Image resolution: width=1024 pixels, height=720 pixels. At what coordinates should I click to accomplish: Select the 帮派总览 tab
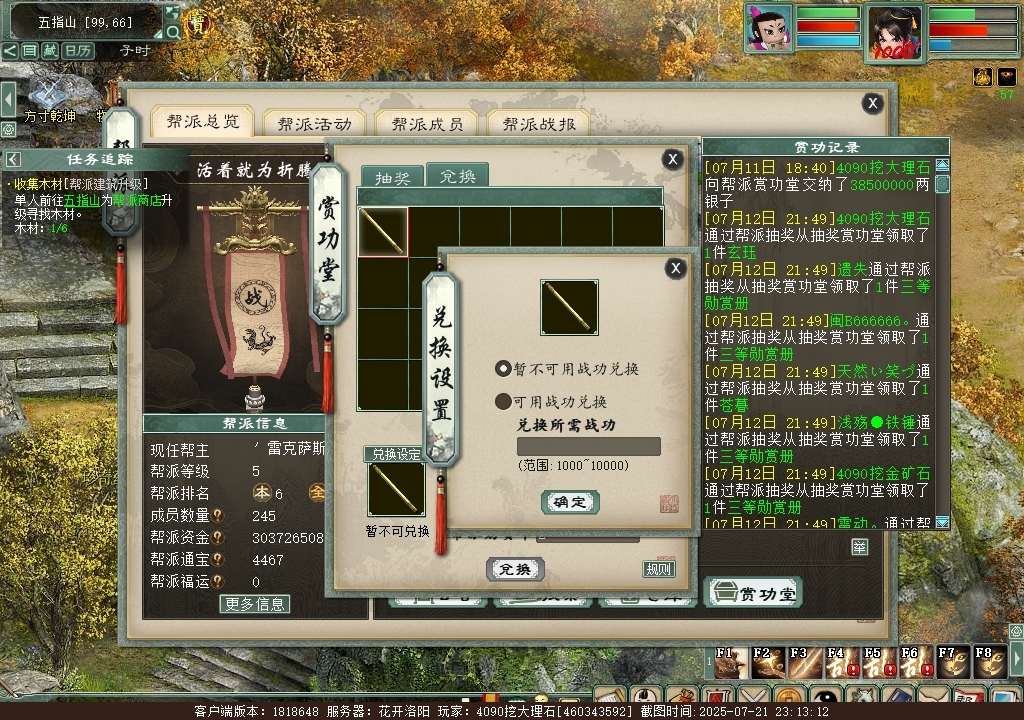click(203, 122)
